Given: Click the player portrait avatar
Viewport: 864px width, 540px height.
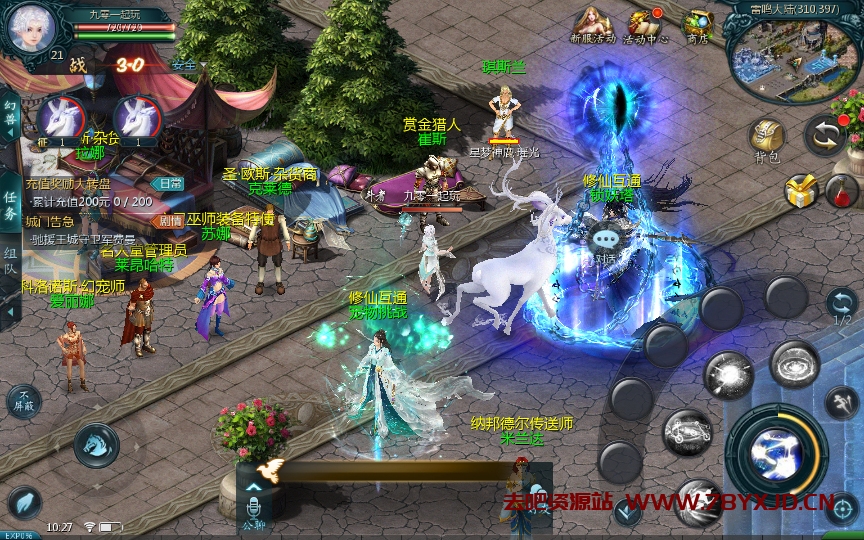Looking at the screenshot, I should tap(30, 28).
